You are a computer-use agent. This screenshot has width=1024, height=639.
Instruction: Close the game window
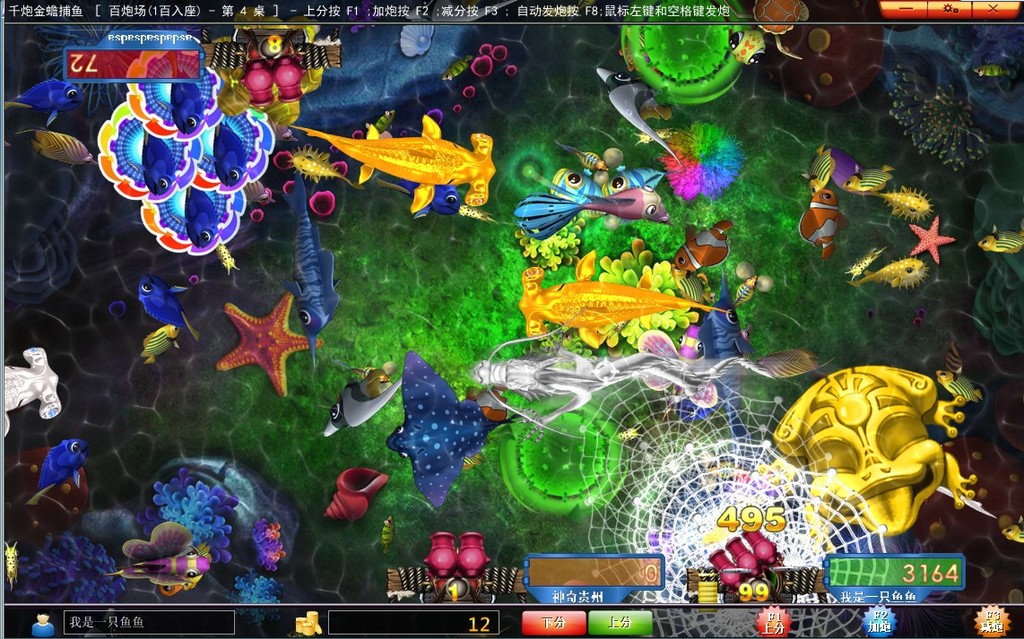click(992, 9)
